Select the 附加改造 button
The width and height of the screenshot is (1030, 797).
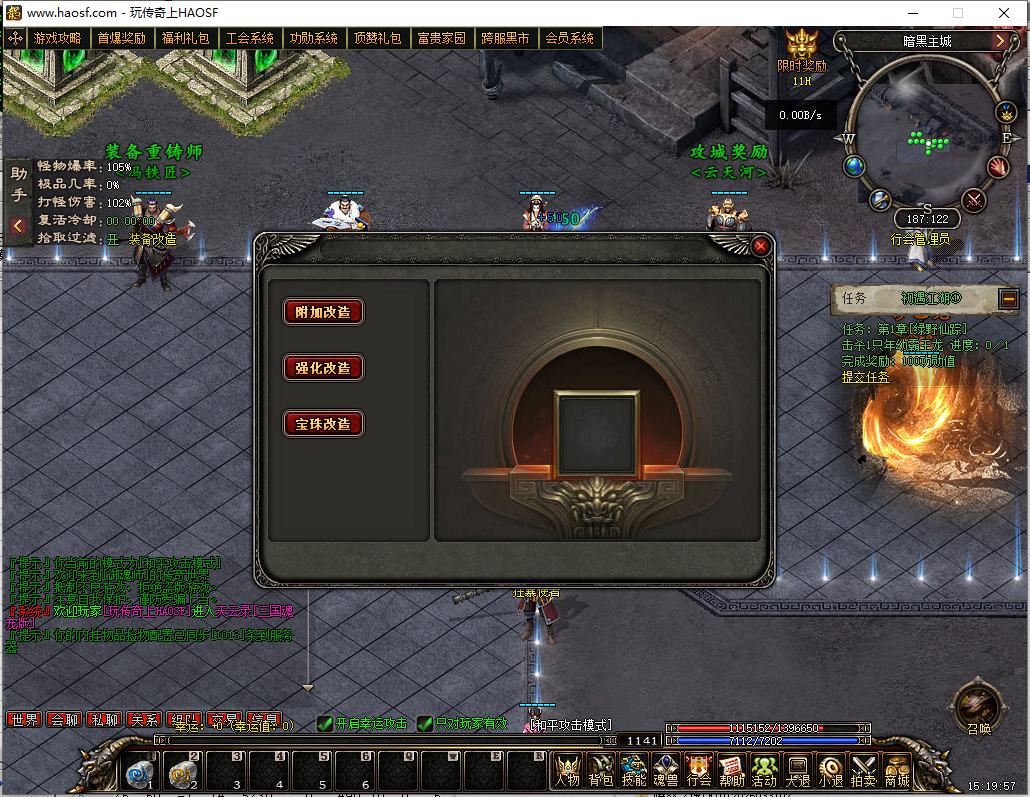coord(323,311)
